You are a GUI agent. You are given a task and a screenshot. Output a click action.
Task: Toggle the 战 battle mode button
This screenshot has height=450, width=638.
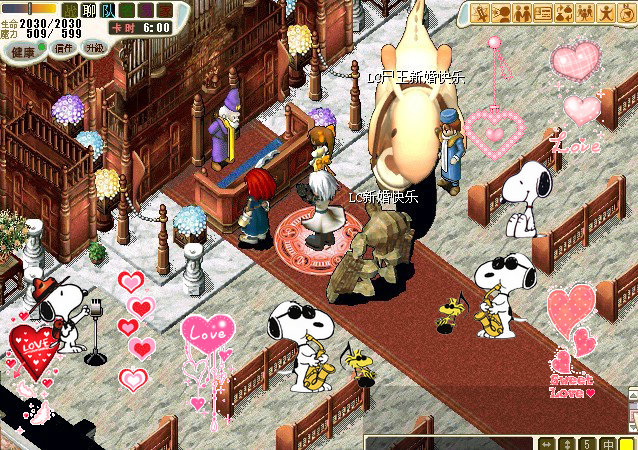(x=69, y=9)
